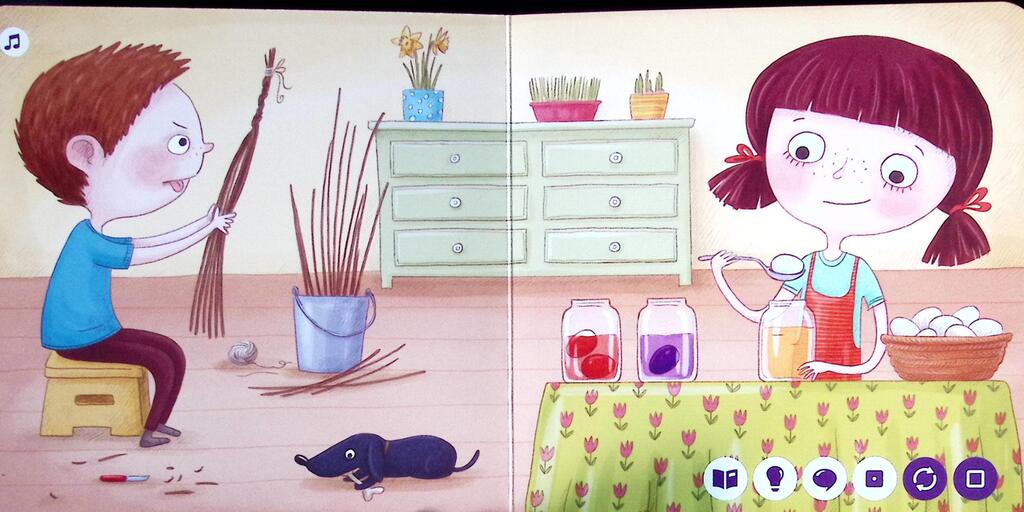This screenshot has height=512, width=1024.
Task: Select the light bulb hint icon
Action: click(775, 479)
